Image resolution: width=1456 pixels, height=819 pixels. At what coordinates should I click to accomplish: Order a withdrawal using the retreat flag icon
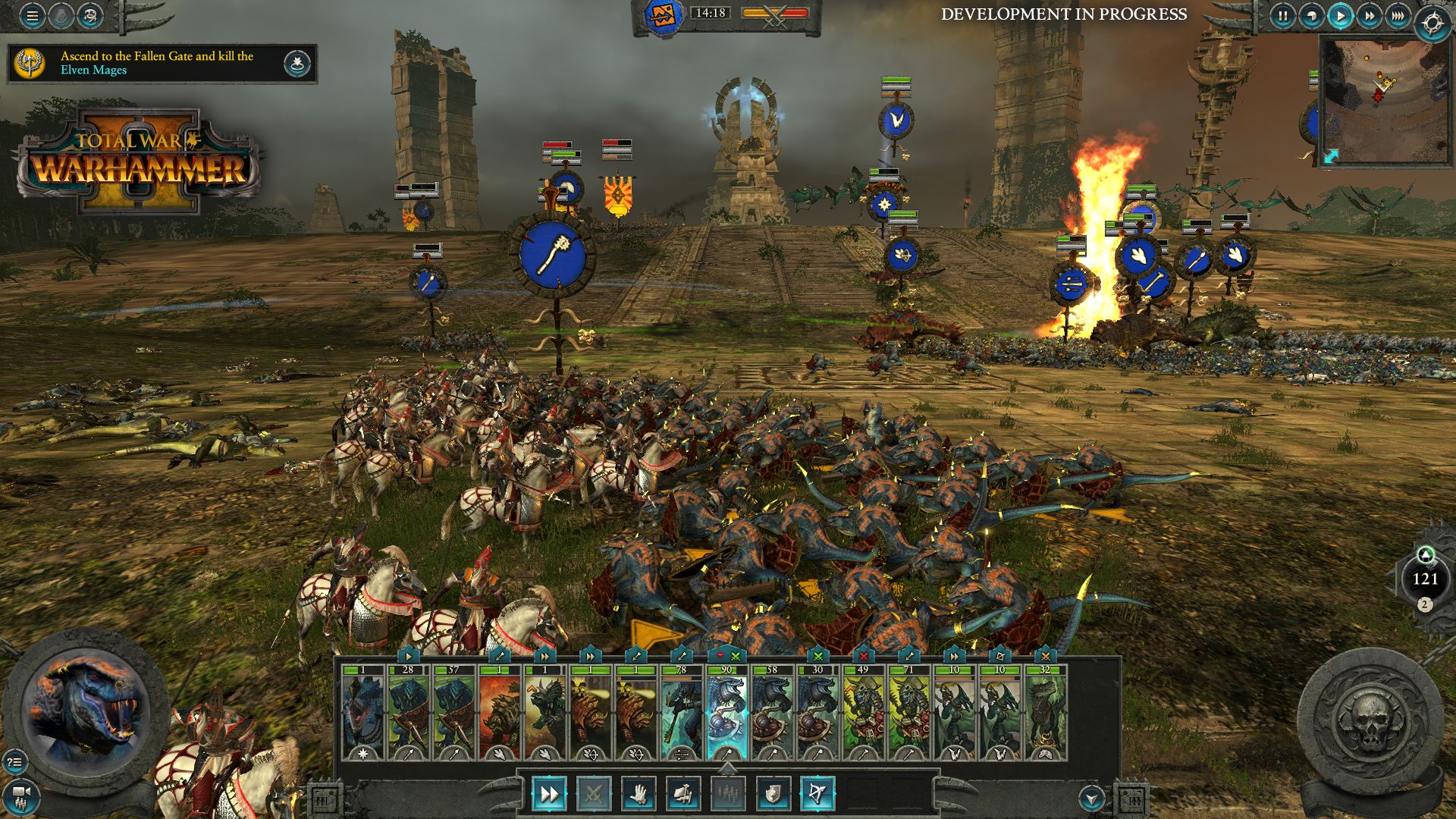click(684, 794)
